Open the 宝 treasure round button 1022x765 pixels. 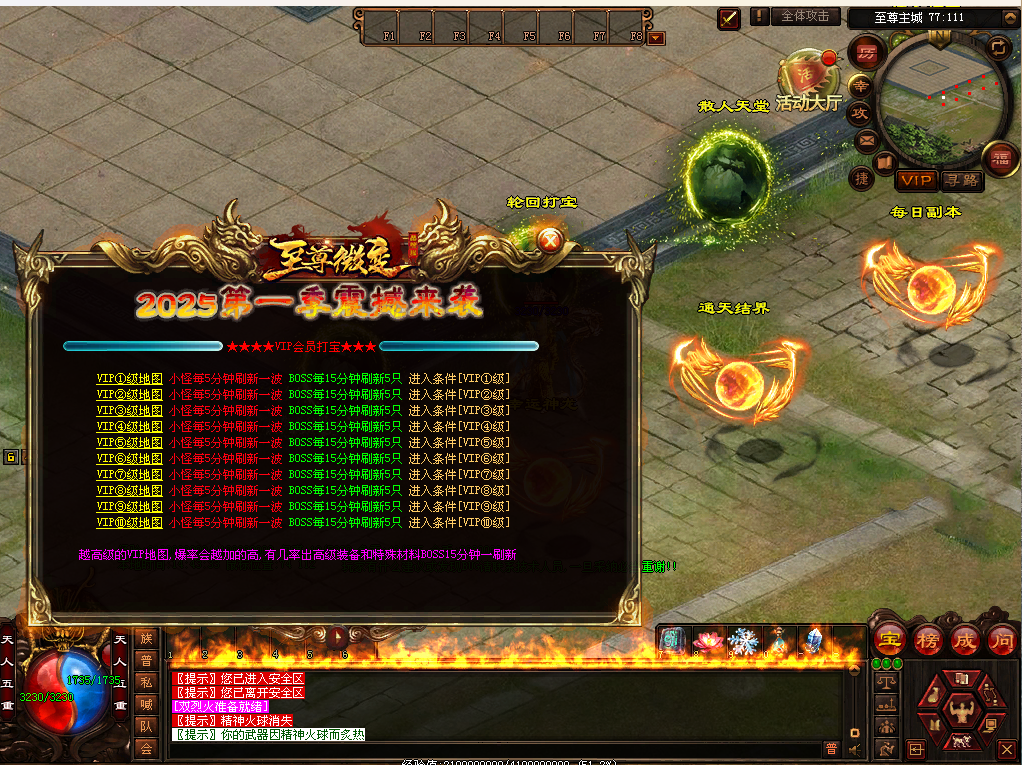tap(889, 640)
